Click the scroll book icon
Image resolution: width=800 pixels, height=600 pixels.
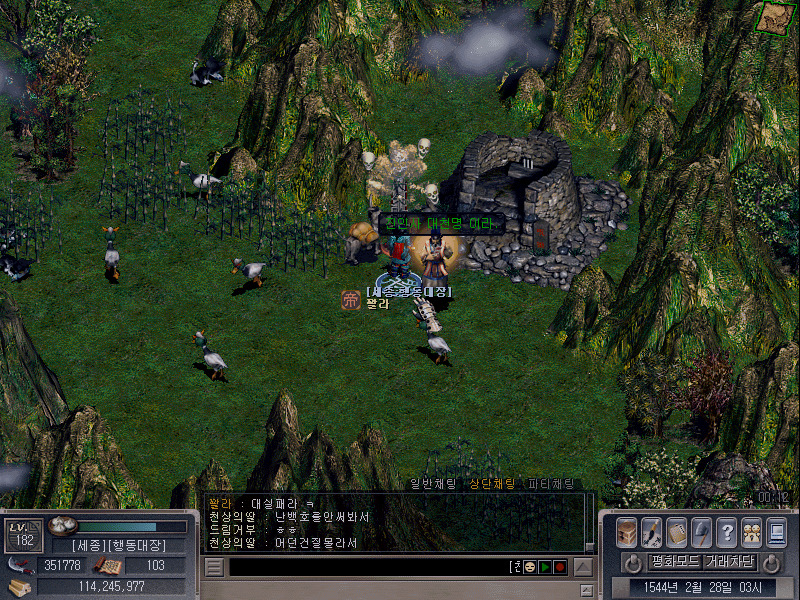(676, 531)
